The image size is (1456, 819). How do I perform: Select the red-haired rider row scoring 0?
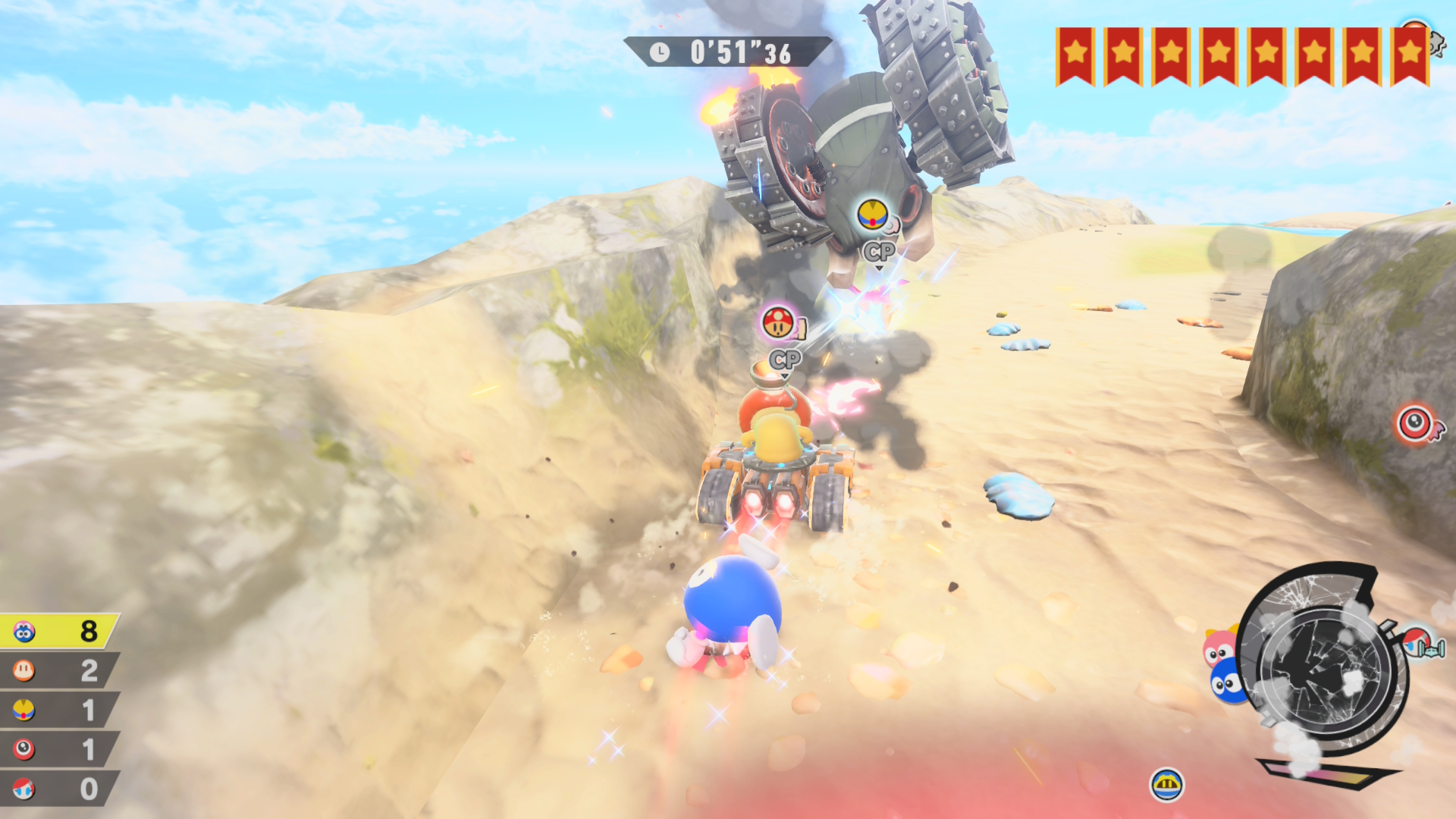pos(59,789)
